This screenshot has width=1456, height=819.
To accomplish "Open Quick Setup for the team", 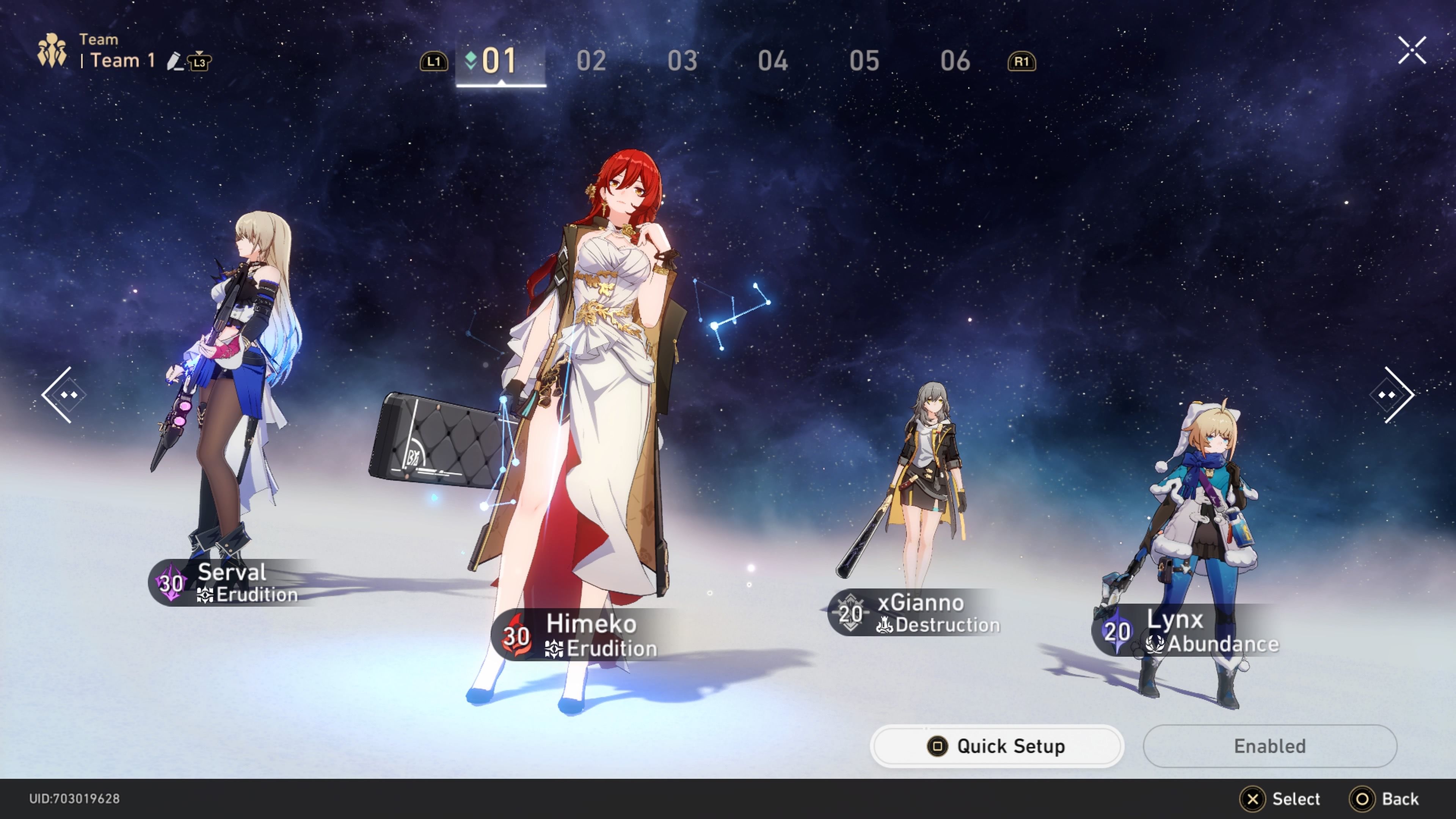I will tap(996, 746).
